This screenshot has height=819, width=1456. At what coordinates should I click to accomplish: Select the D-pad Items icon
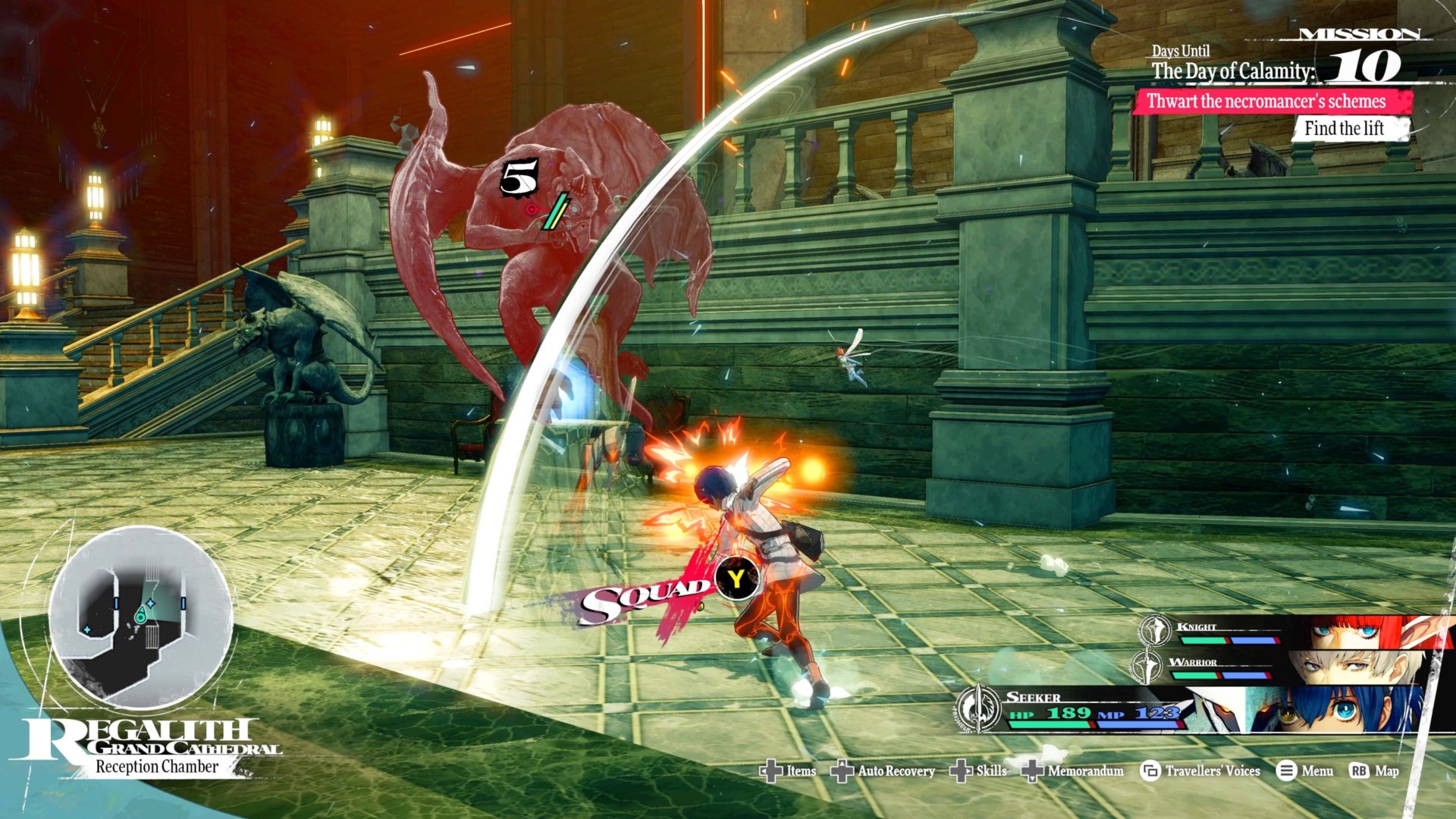click(770, 770)
